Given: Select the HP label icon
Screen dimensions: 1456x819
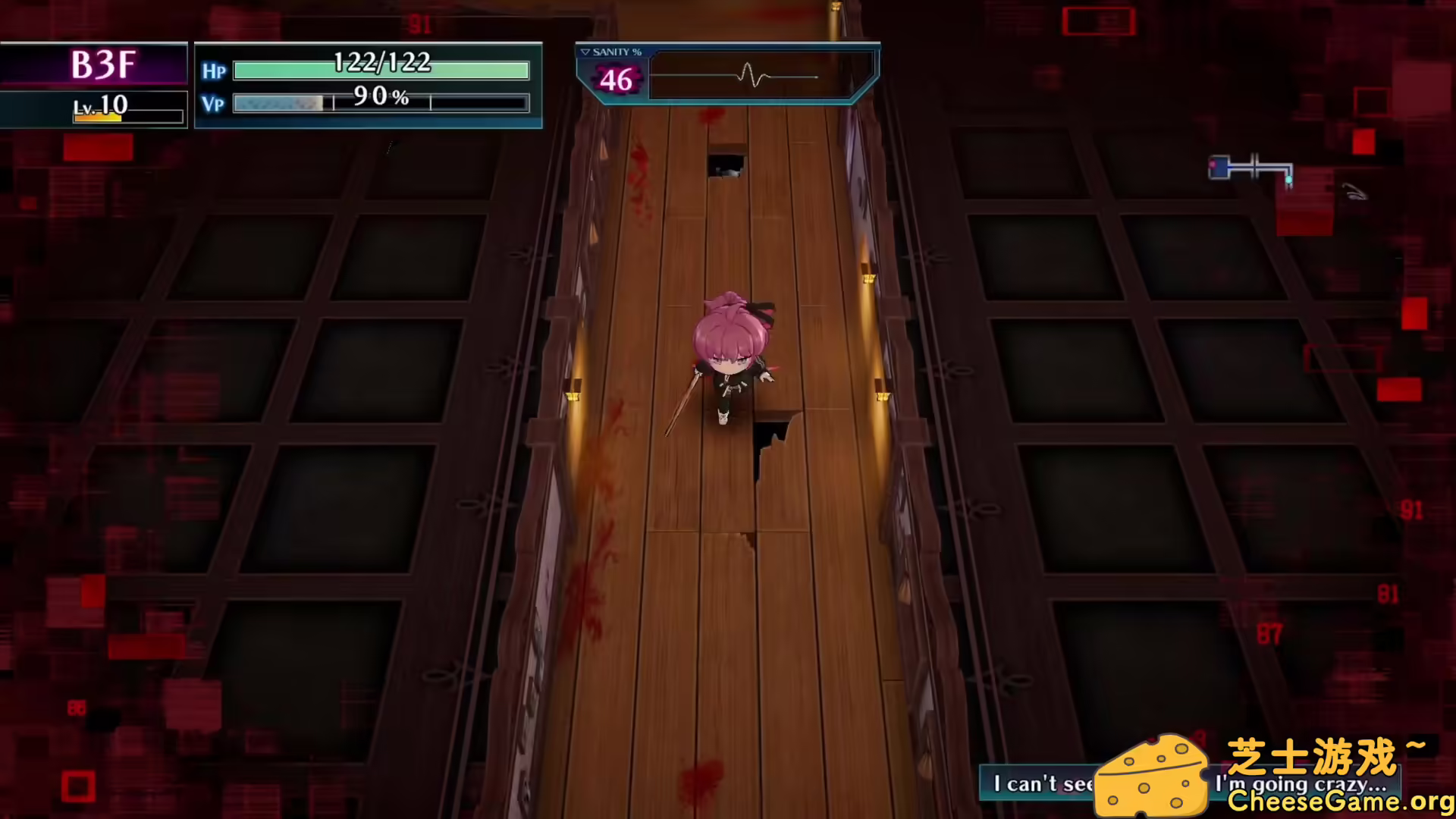Looking at the screenshot, I should coord(213,71).
